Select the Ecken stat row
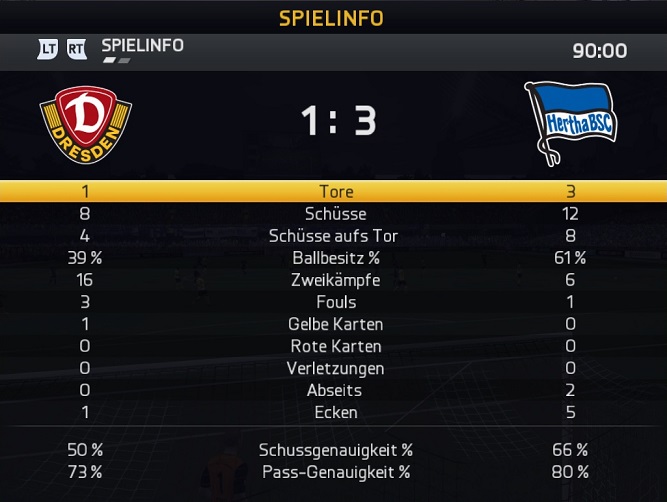 click(x=335, y=412)
